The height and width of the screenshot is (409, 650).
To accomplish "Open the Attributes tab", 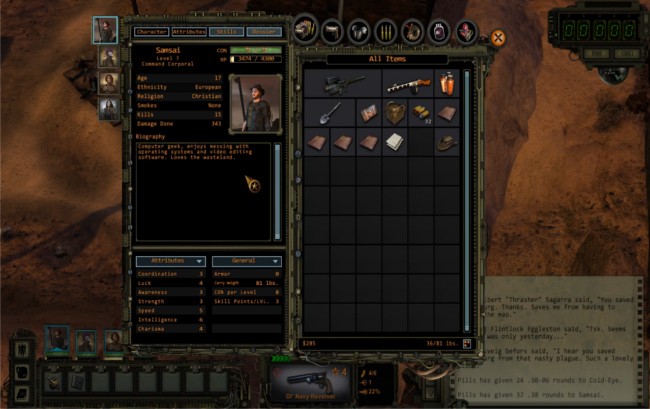I will point(188,32).
